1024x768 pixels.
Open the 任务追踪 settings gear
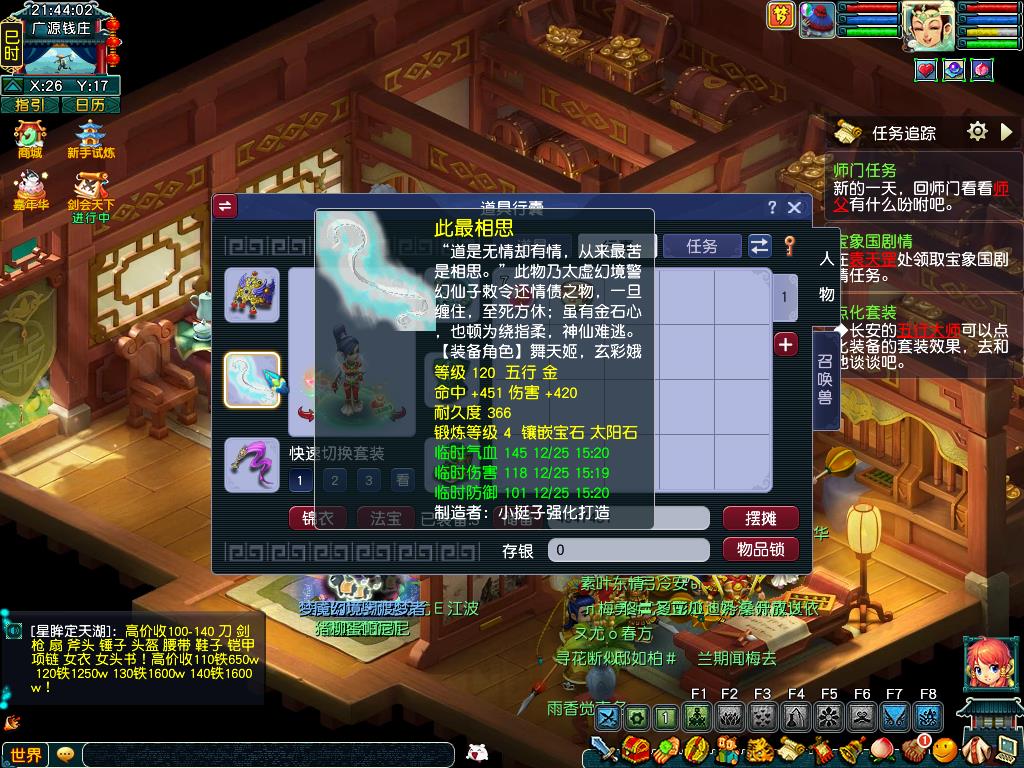pyautogui.click(x=977, y=131)
